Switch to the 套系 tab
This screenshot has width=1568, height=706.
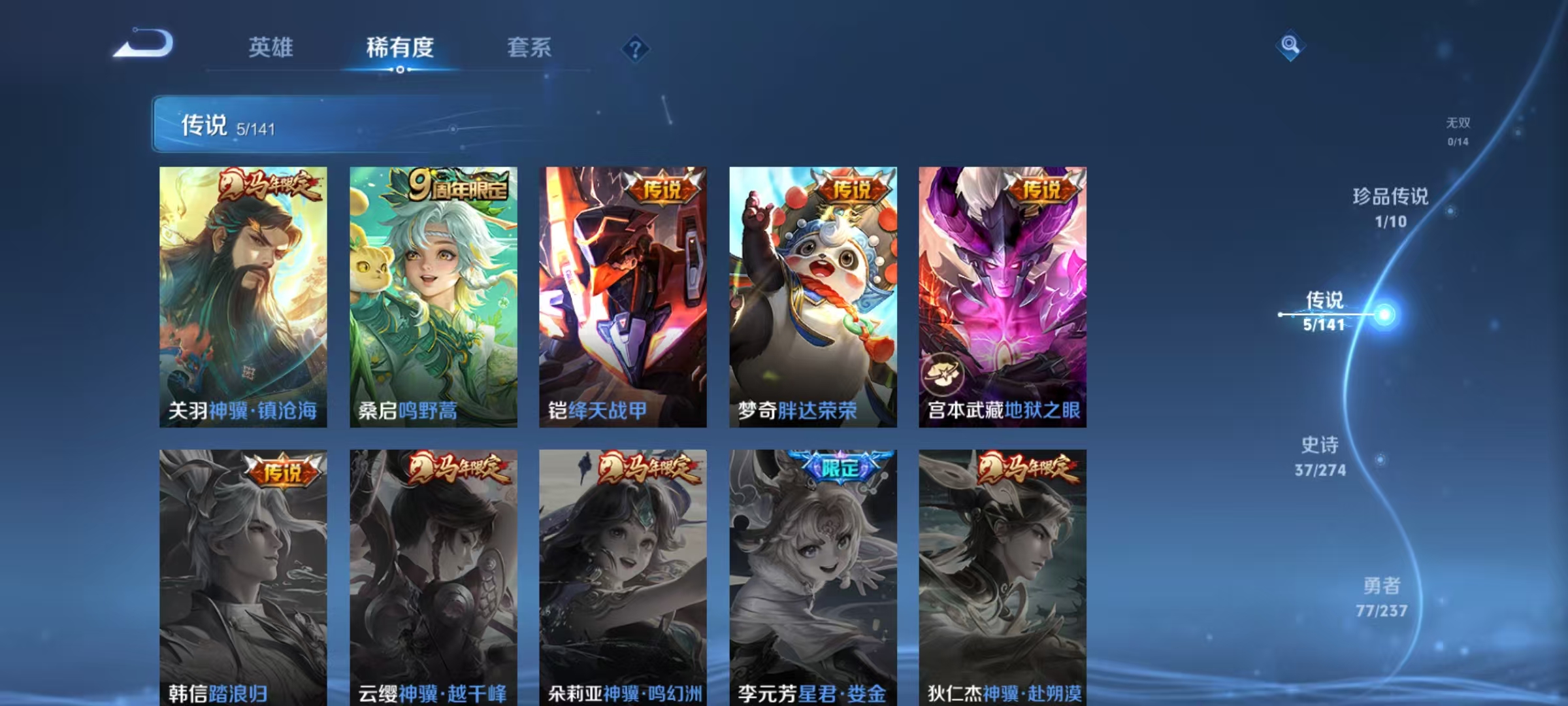coord(530,47)
